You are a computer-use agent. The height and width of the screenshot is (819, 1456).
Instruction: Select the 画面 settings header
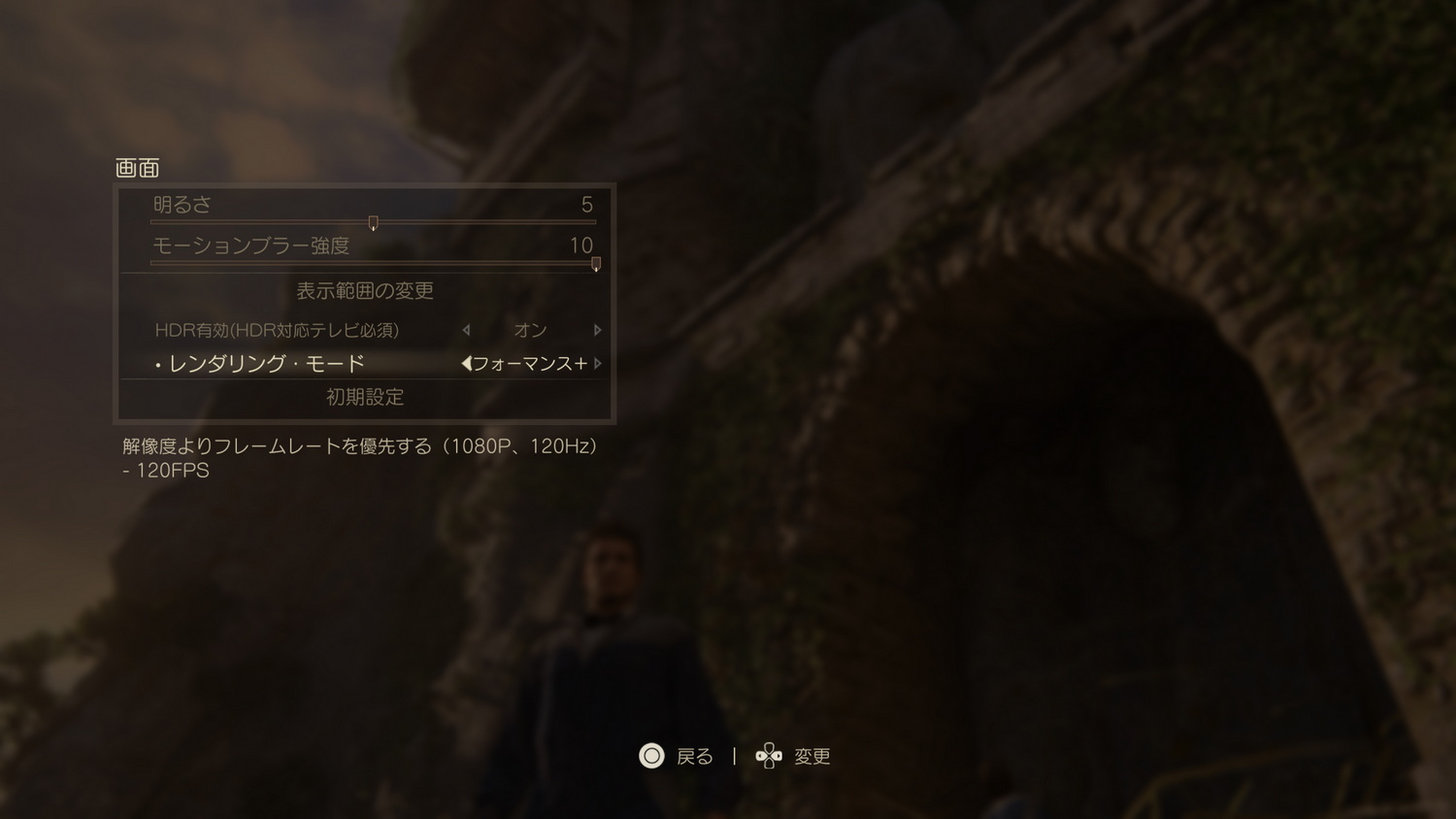[139, 167]
